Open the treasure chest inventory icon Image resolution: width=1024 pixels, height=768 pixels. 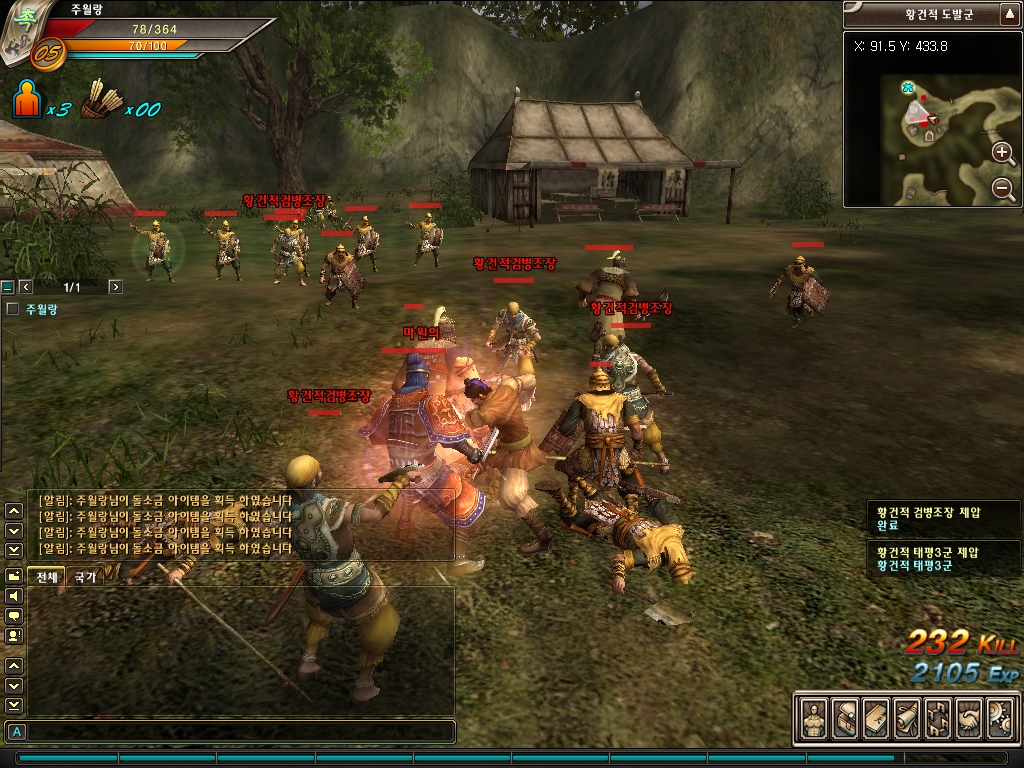(845, 718)
